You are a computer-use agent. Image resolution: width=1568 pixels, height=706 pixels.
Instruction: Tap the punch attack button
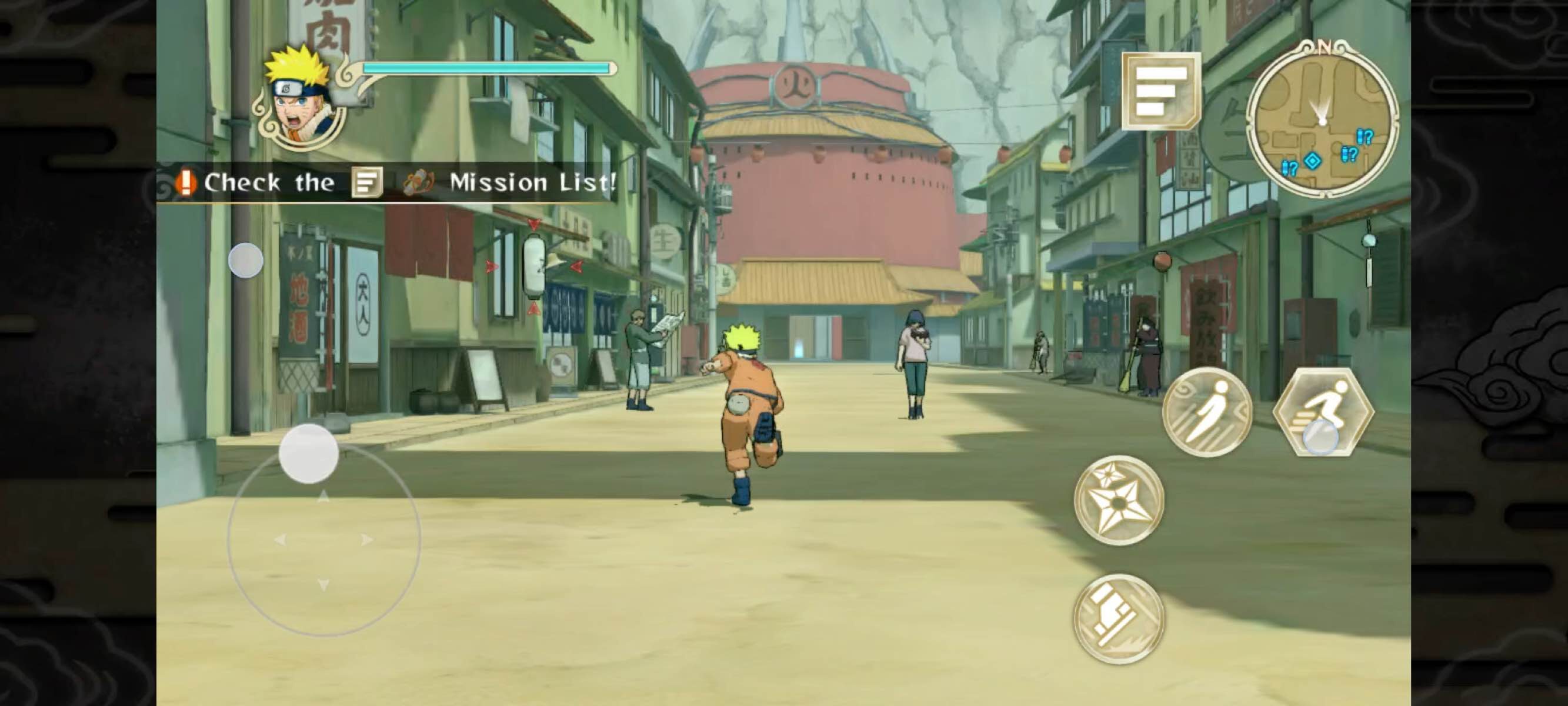(x=1118, y=618)
